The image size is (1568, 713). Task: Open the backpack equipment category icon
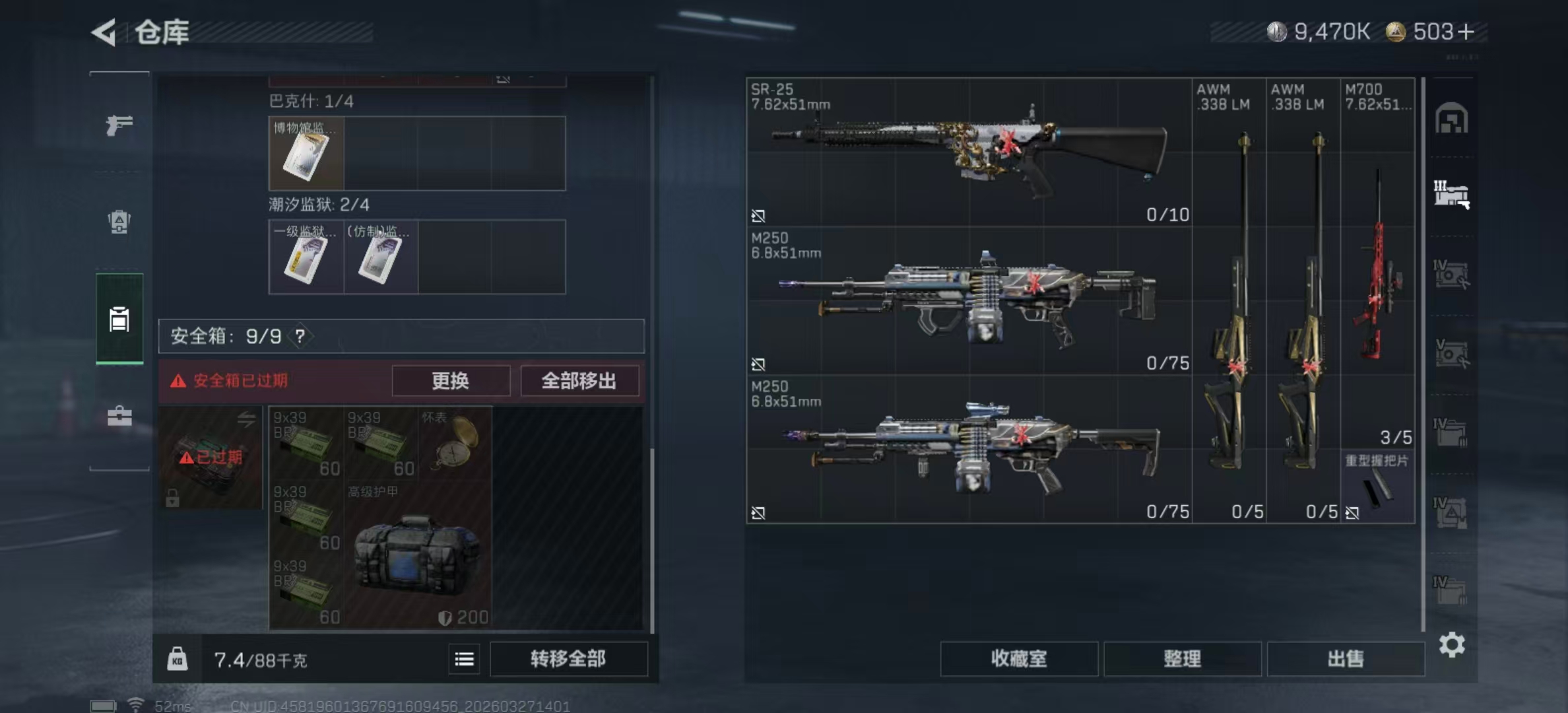click(x=119, y=221)
